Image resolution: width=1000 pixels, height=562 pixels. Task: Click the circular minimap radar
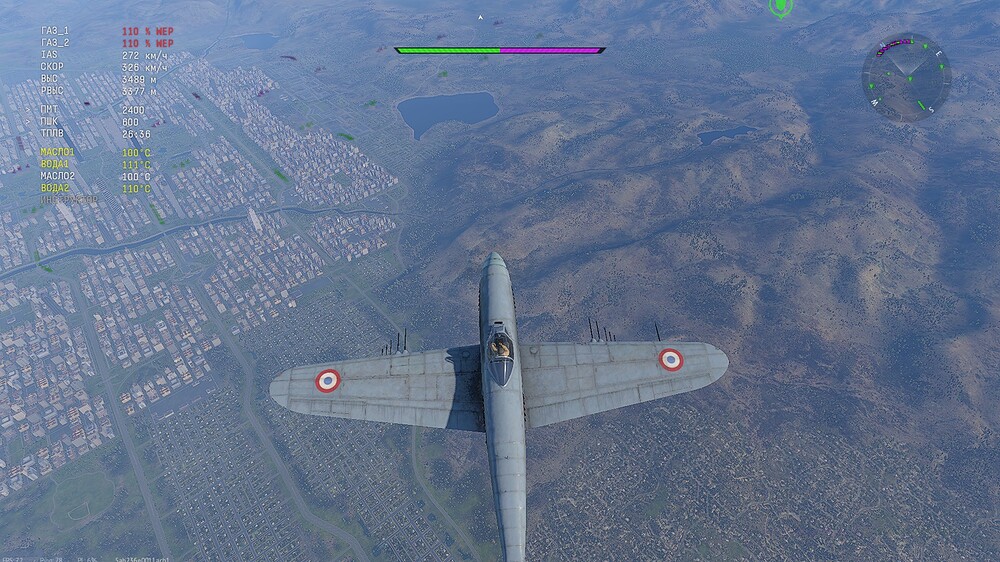[906, 77]
